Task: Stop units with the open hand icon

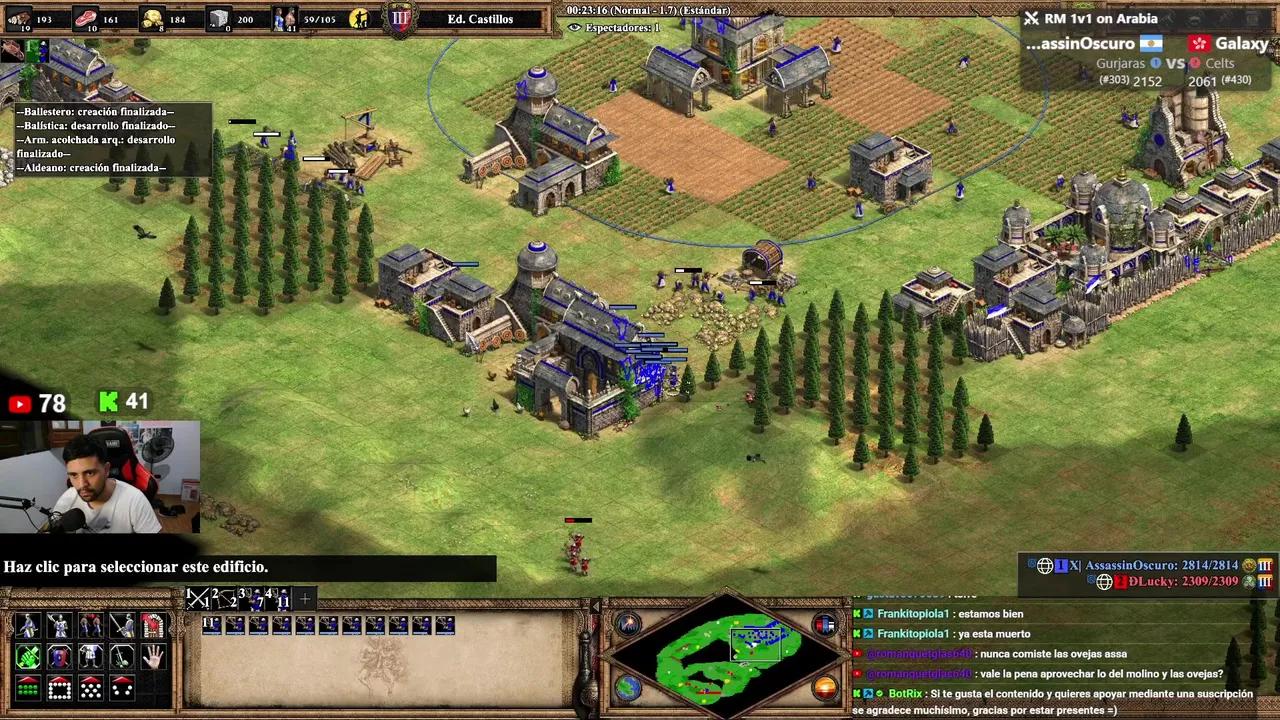Action: click(152, 657)
